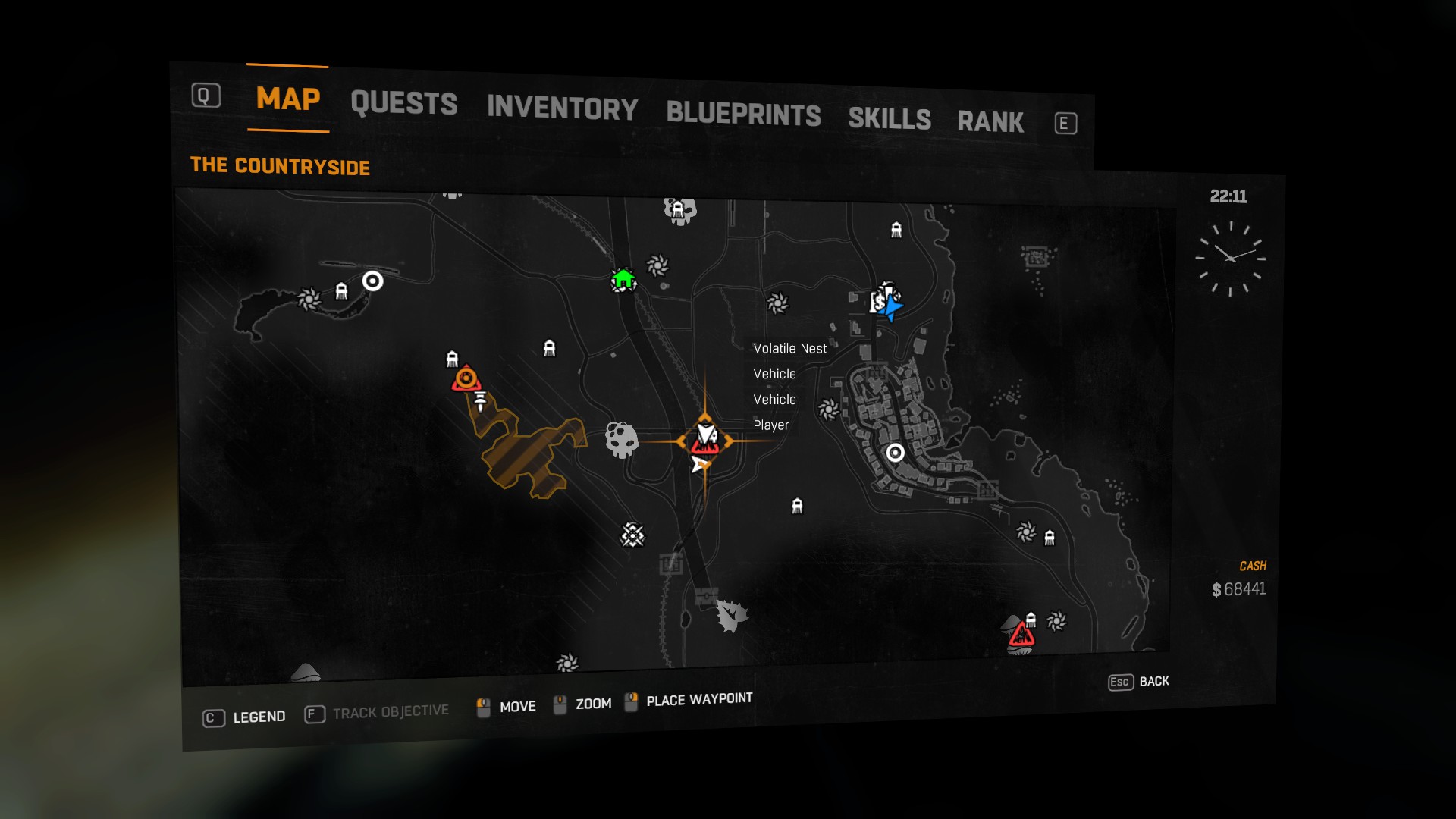
Task: Open the Inventory tab
Action: pos(562,108)
